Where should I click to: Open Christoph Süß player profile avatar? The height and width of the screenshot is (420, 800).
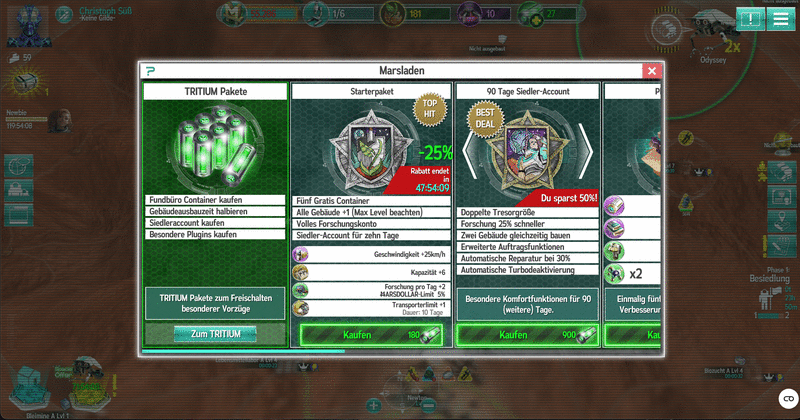pyautogui.click(x=27, y=24)
